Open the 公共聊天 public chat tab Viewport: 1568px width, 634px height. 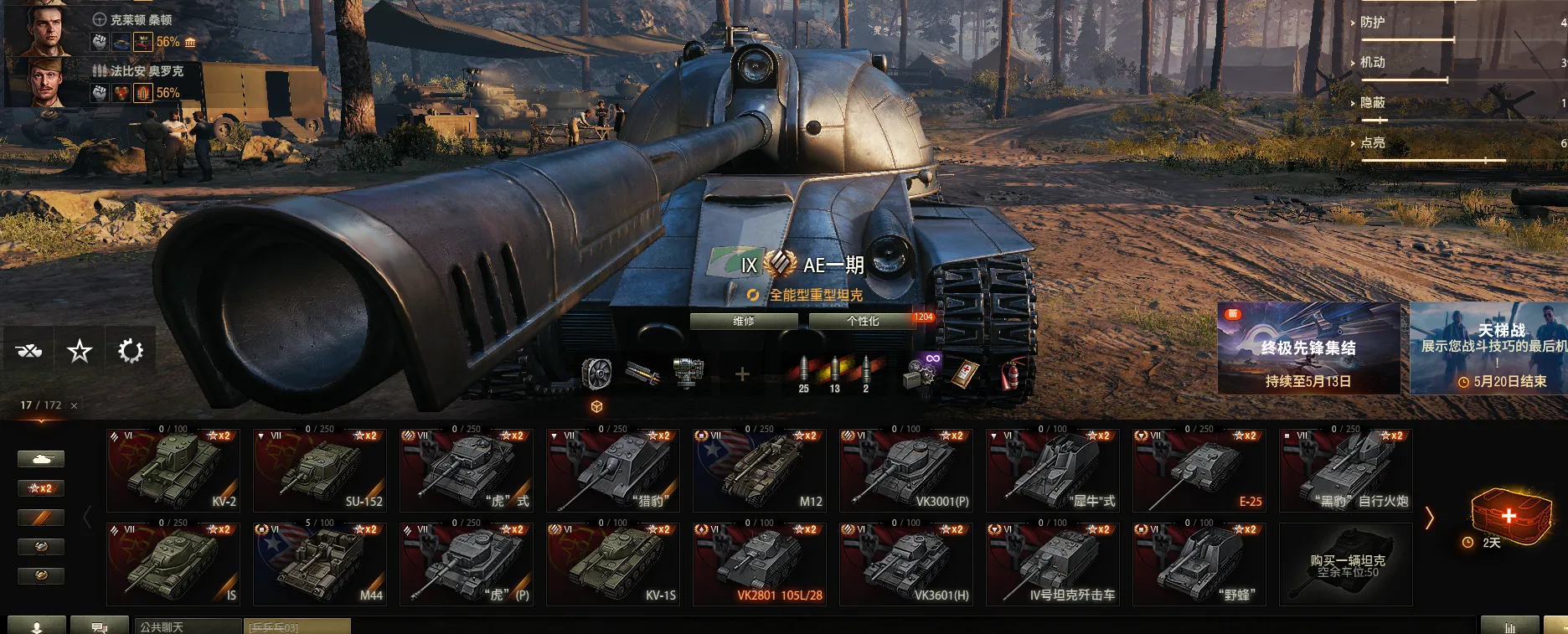188,626
